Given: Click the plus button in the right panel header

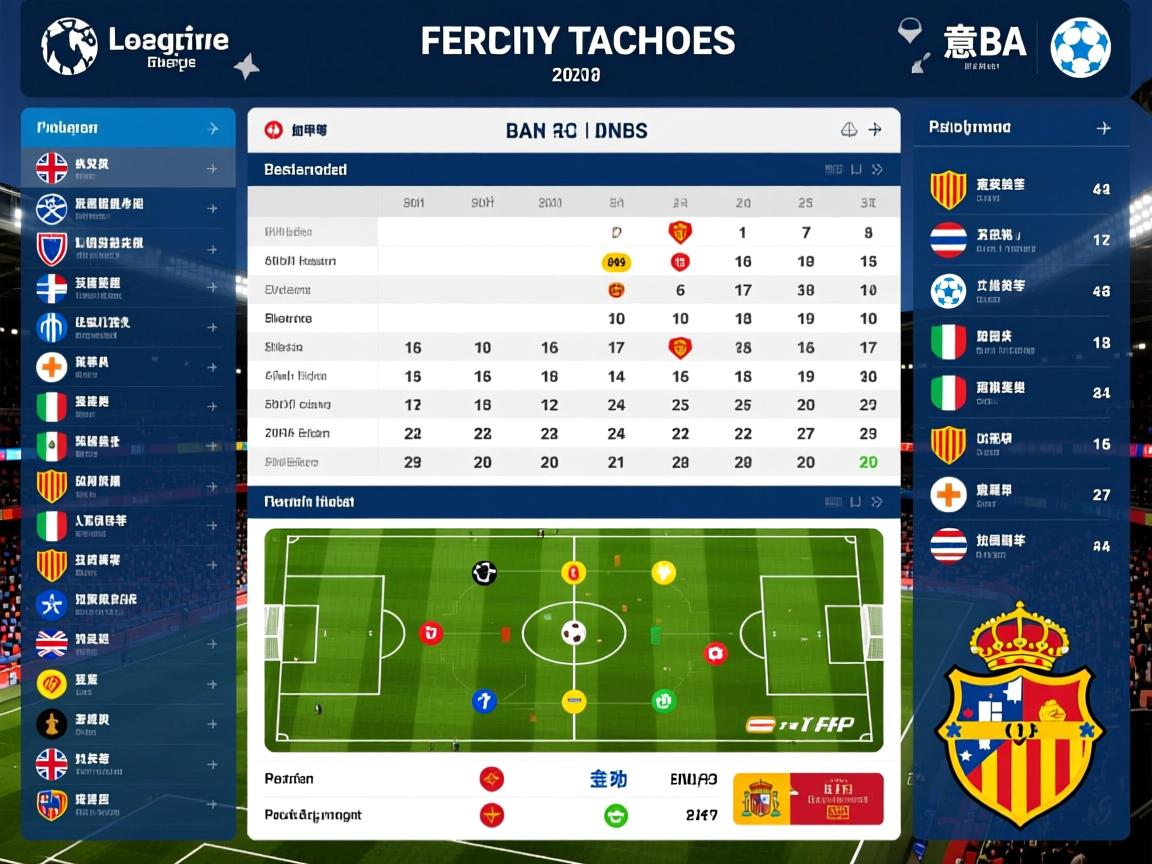Looking at the screenshot, I should coord(1103,128).
